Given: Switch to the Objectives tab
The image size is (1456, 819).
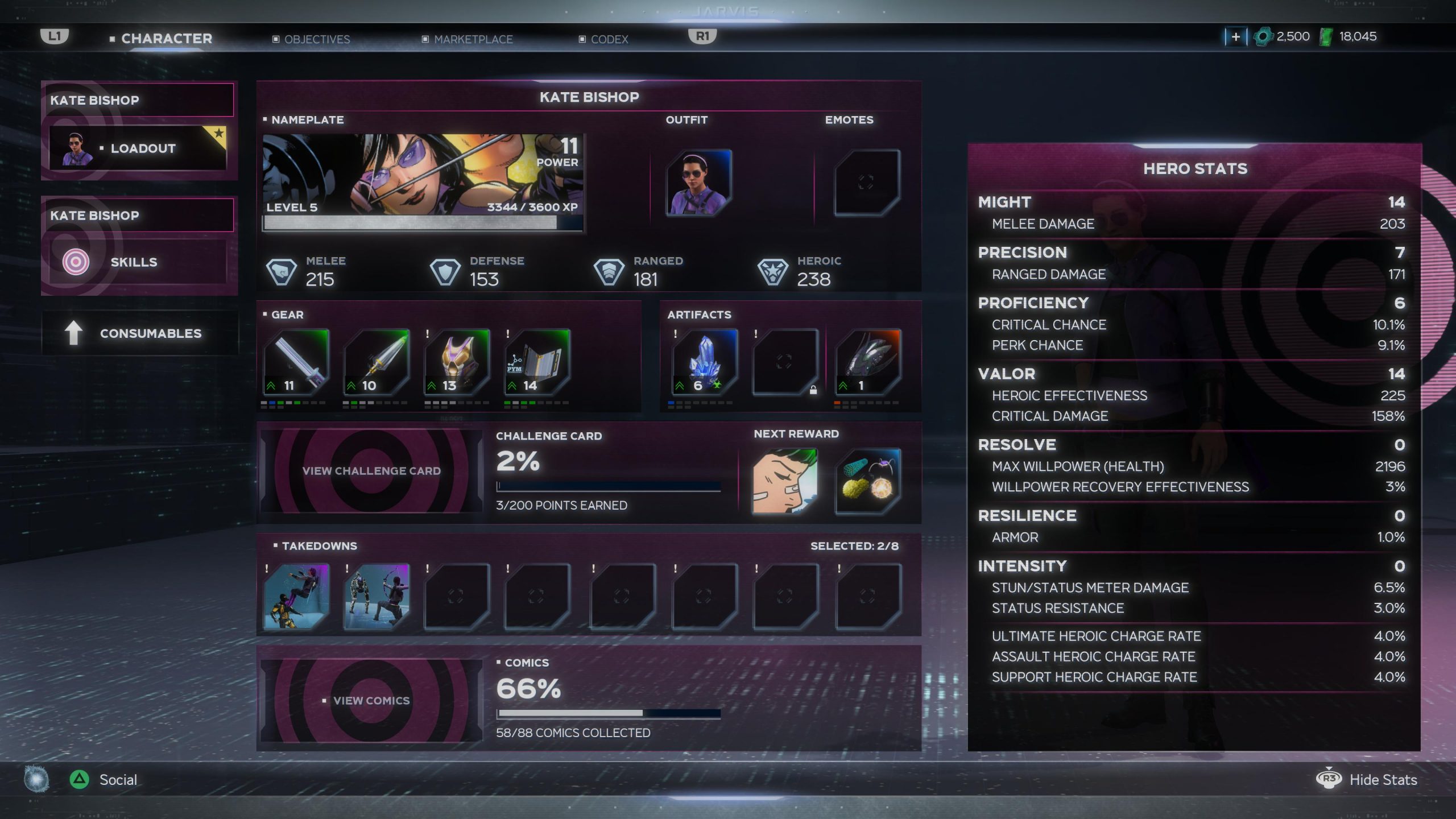Looking at the screenshot, I should click(316, 39).
